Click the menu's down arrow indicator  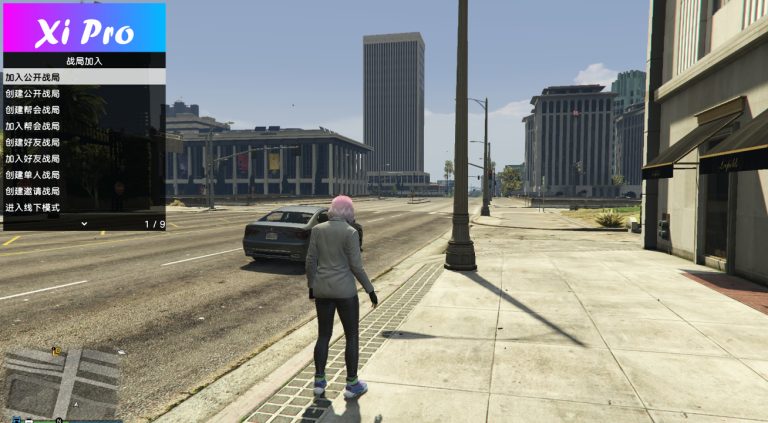coord(84,224)
